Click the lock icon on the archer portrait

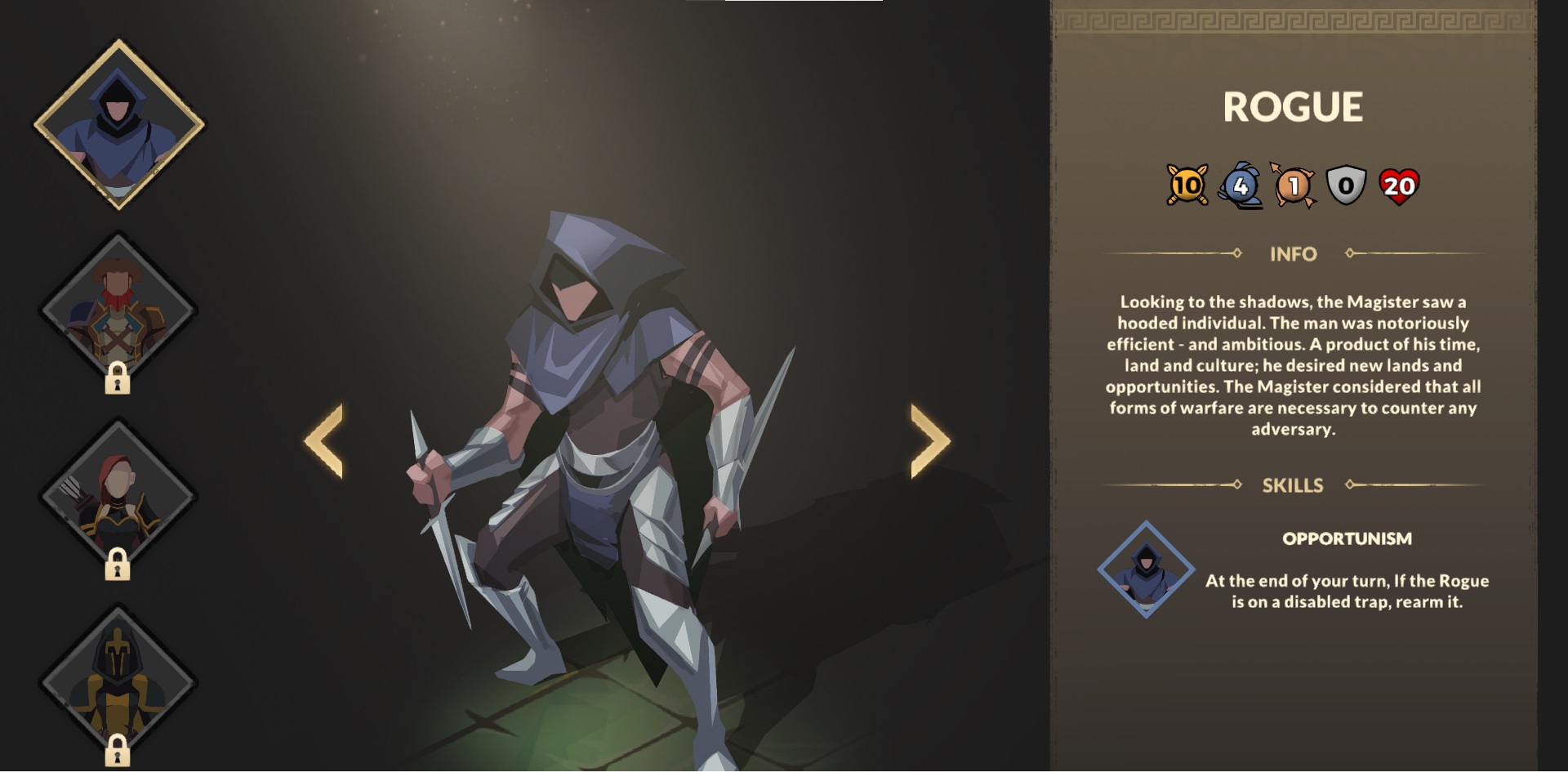(118, 563)
